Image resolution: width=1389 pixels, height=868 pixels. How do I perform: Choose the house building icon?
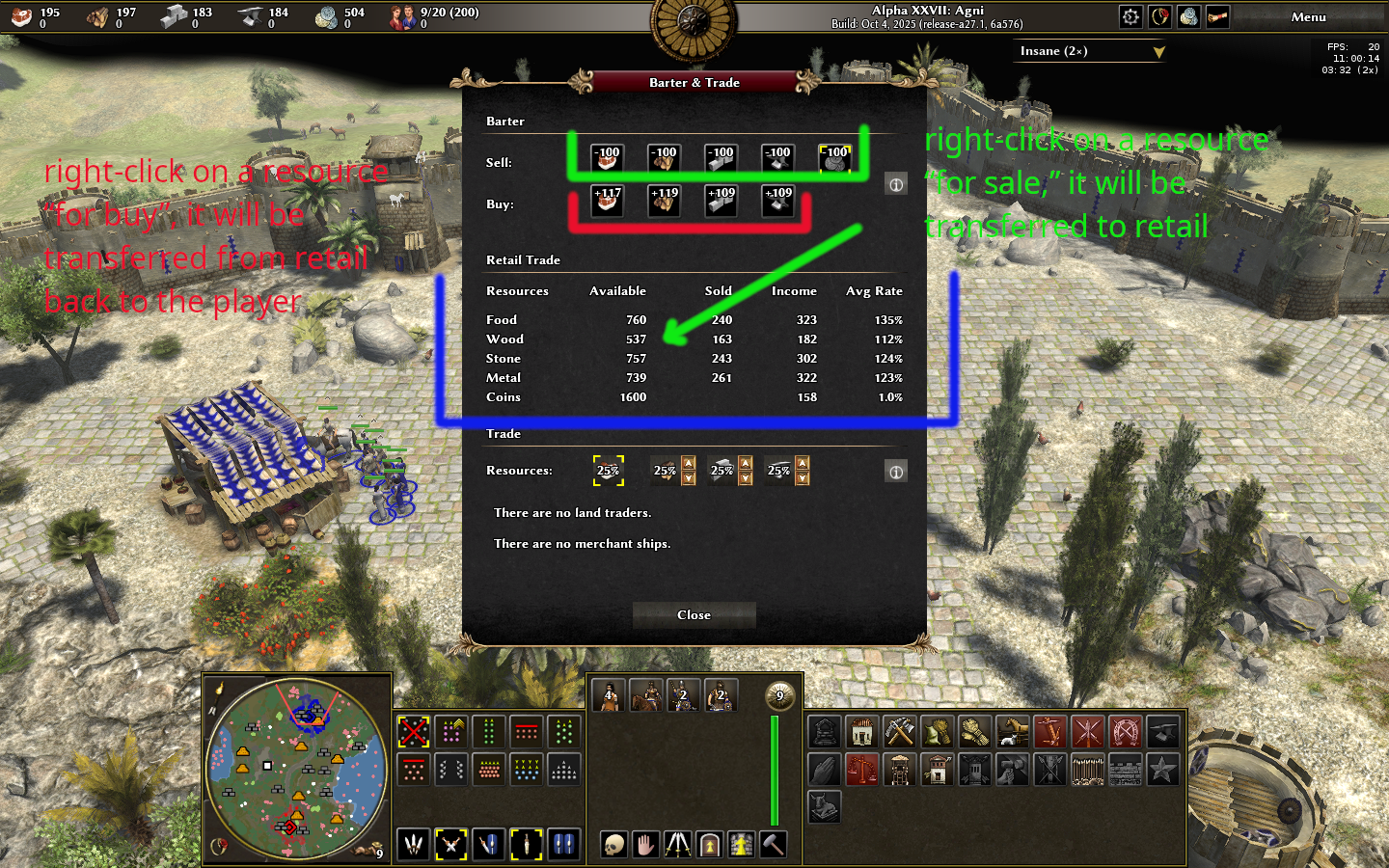click(861, 732)
